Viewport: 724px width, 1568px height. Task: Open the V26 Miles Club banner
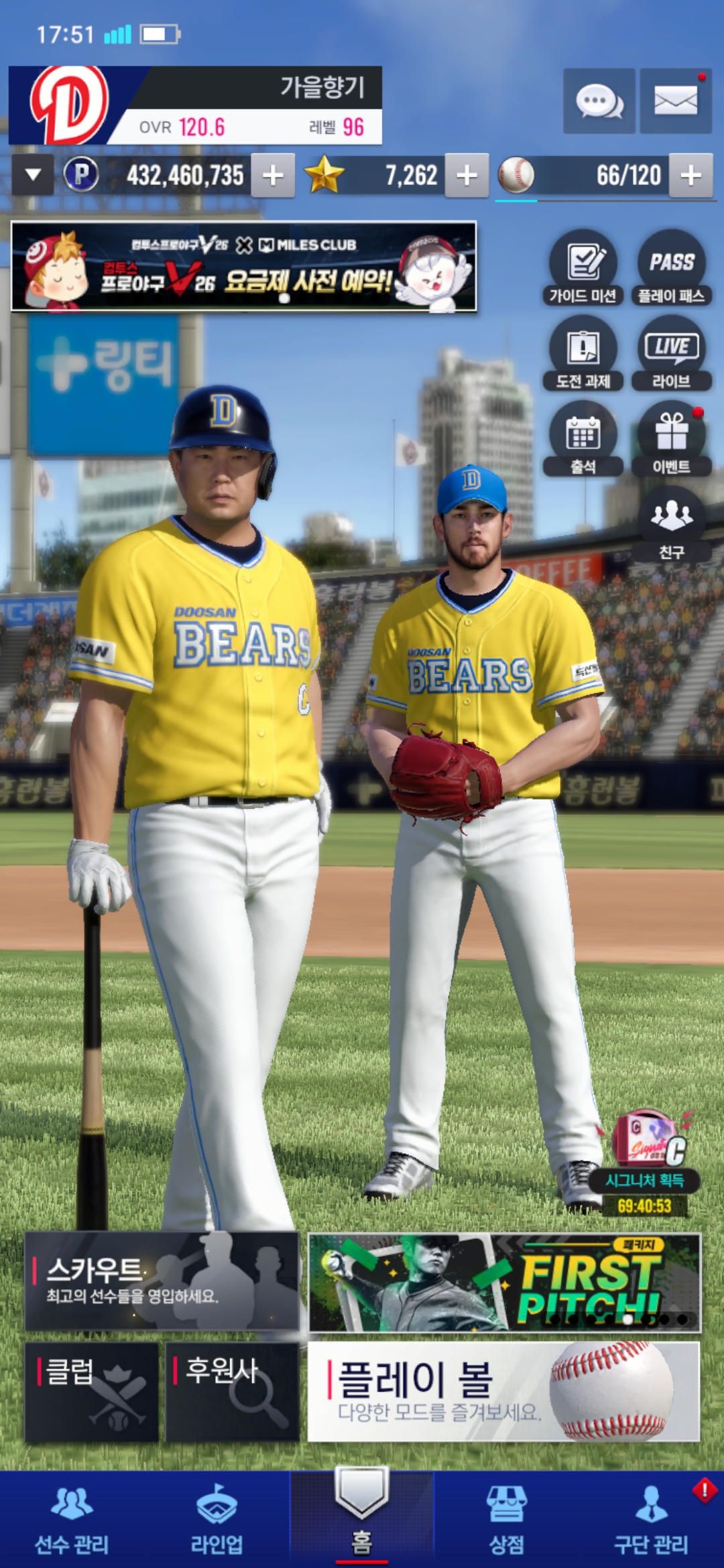coord(244,267)
